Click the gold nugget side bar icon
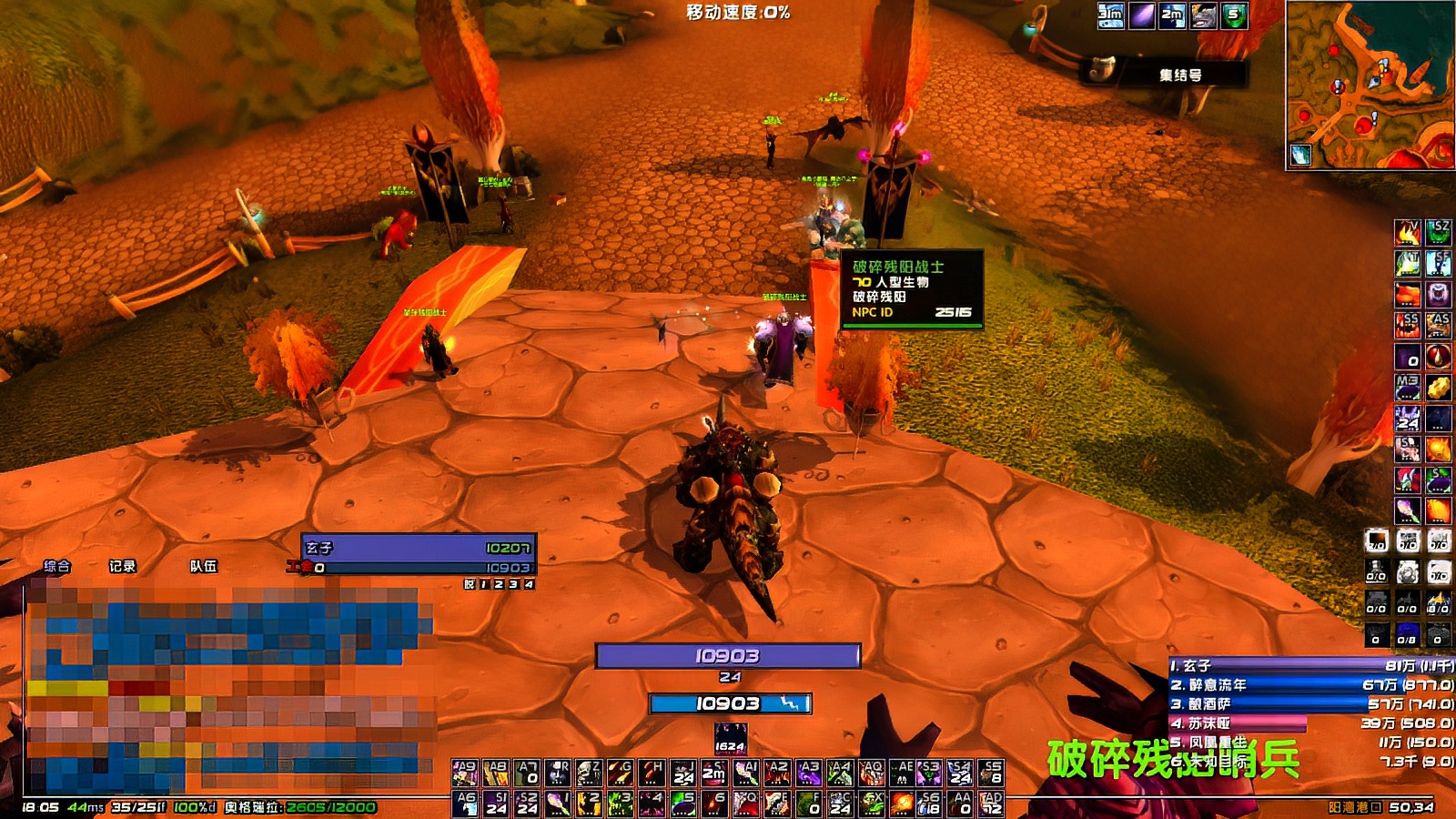 point(1439,387)
